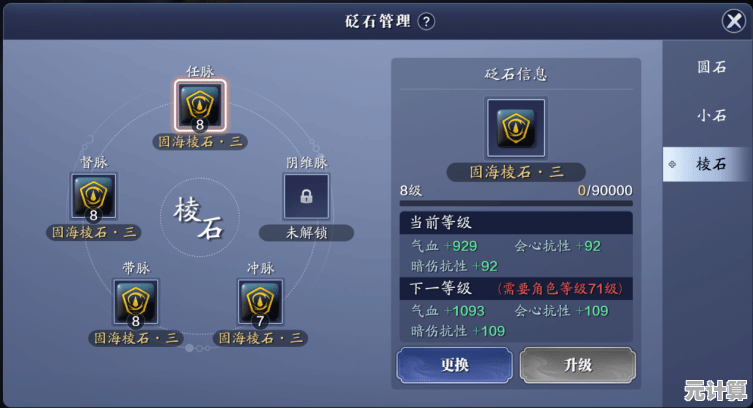Choose the 冲脉 stone slot
Screen dimensions: 753x409
(260, 303)
